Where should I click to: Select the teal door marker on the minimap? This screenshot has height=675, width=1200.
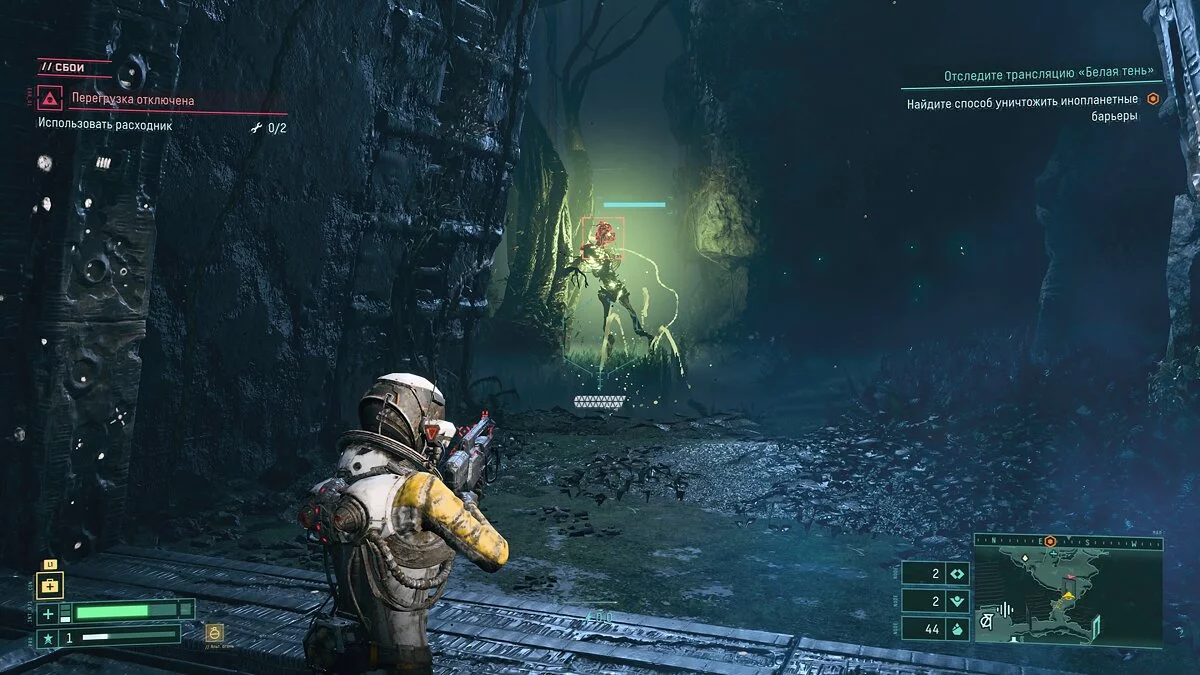tap(1098, 627)
